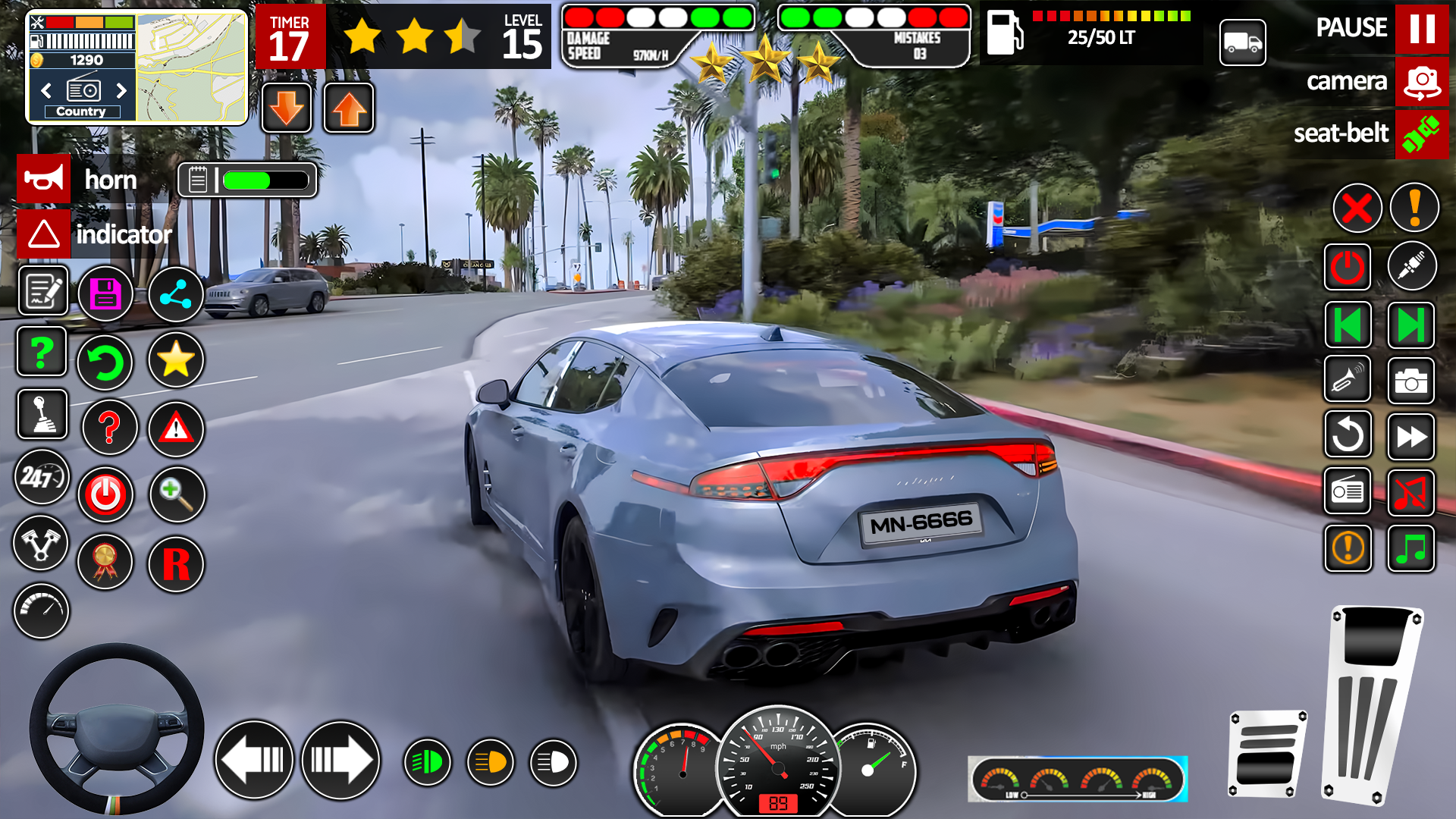This screenshot has width=1456, height=819.
Task: Toggle the seat-belt on
Action: tap(1423, 134)
